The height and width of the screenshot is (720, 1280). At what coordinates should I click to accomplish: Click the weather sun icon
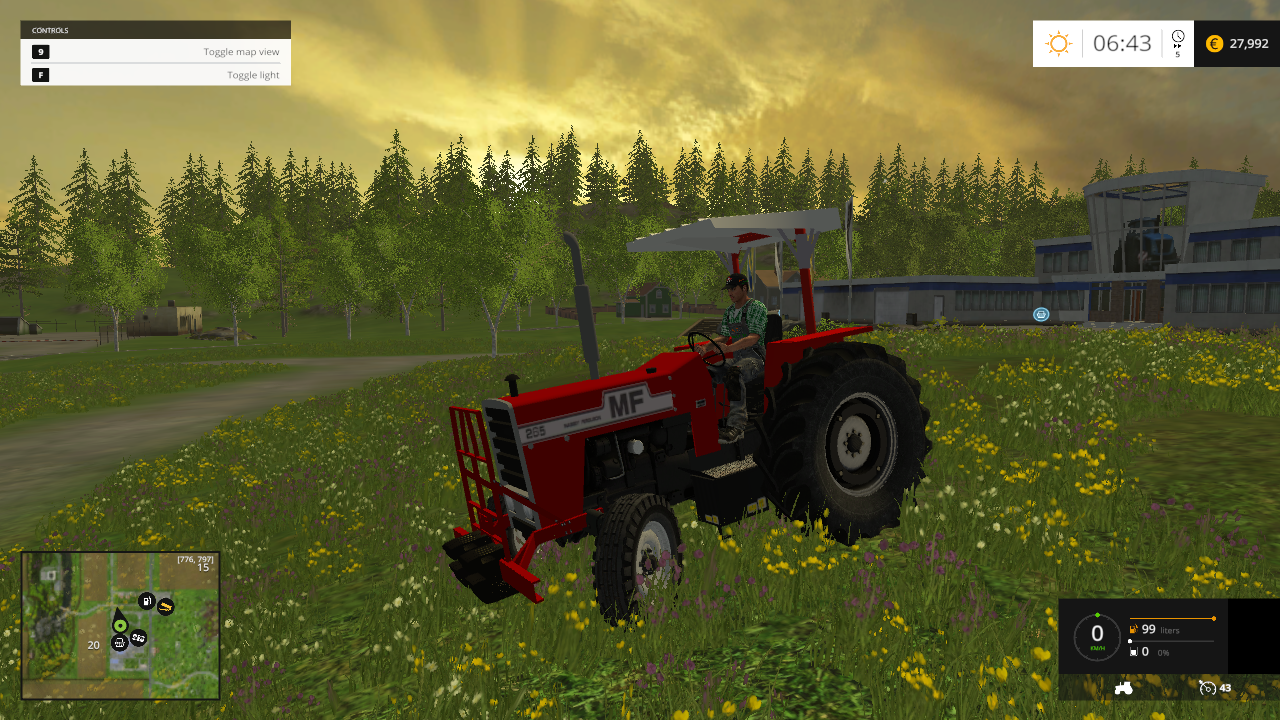click(x=1058, y=43)
